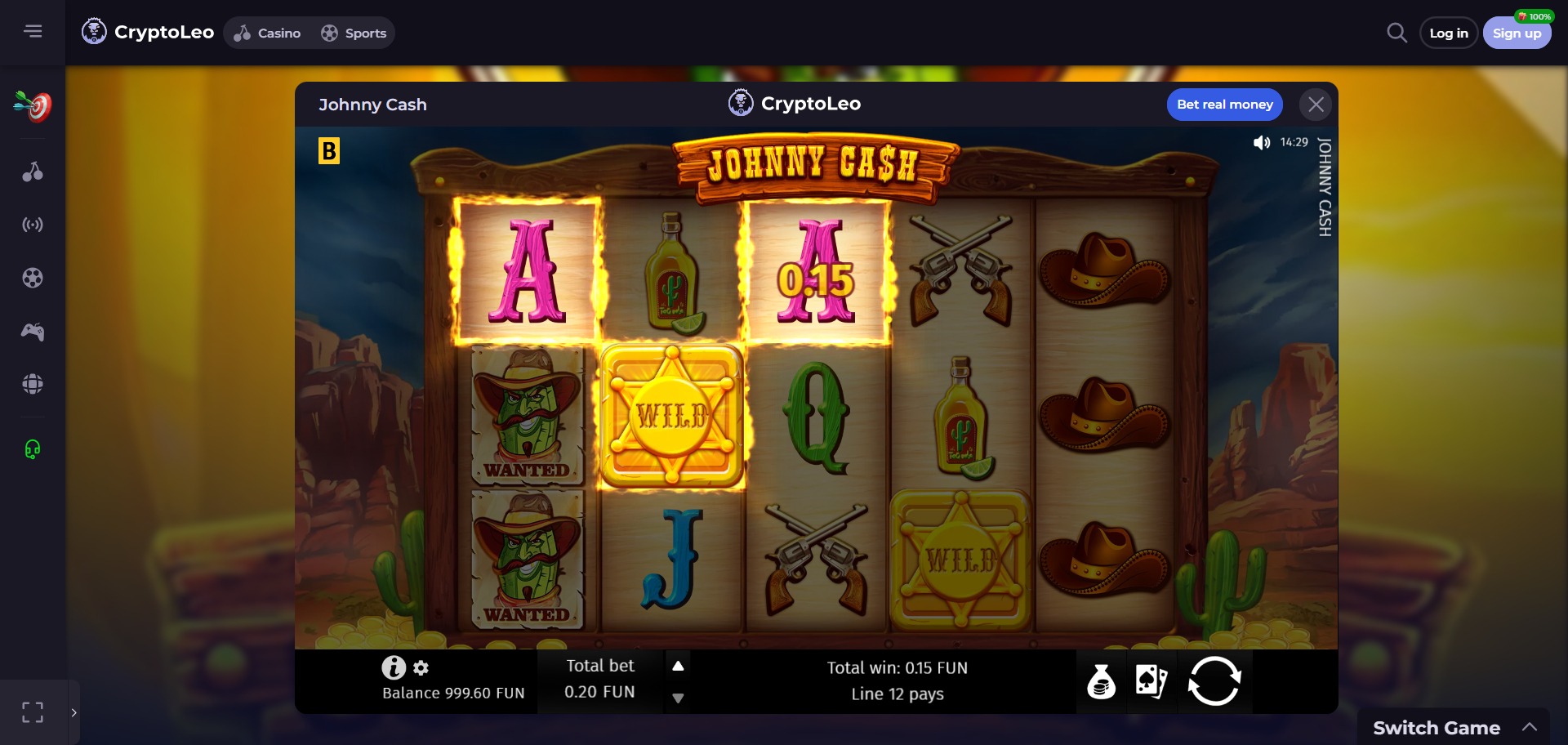The image size is (1568, 745).
Task: Click the playing cards icon near spin button
Action: pos(1151,682)
